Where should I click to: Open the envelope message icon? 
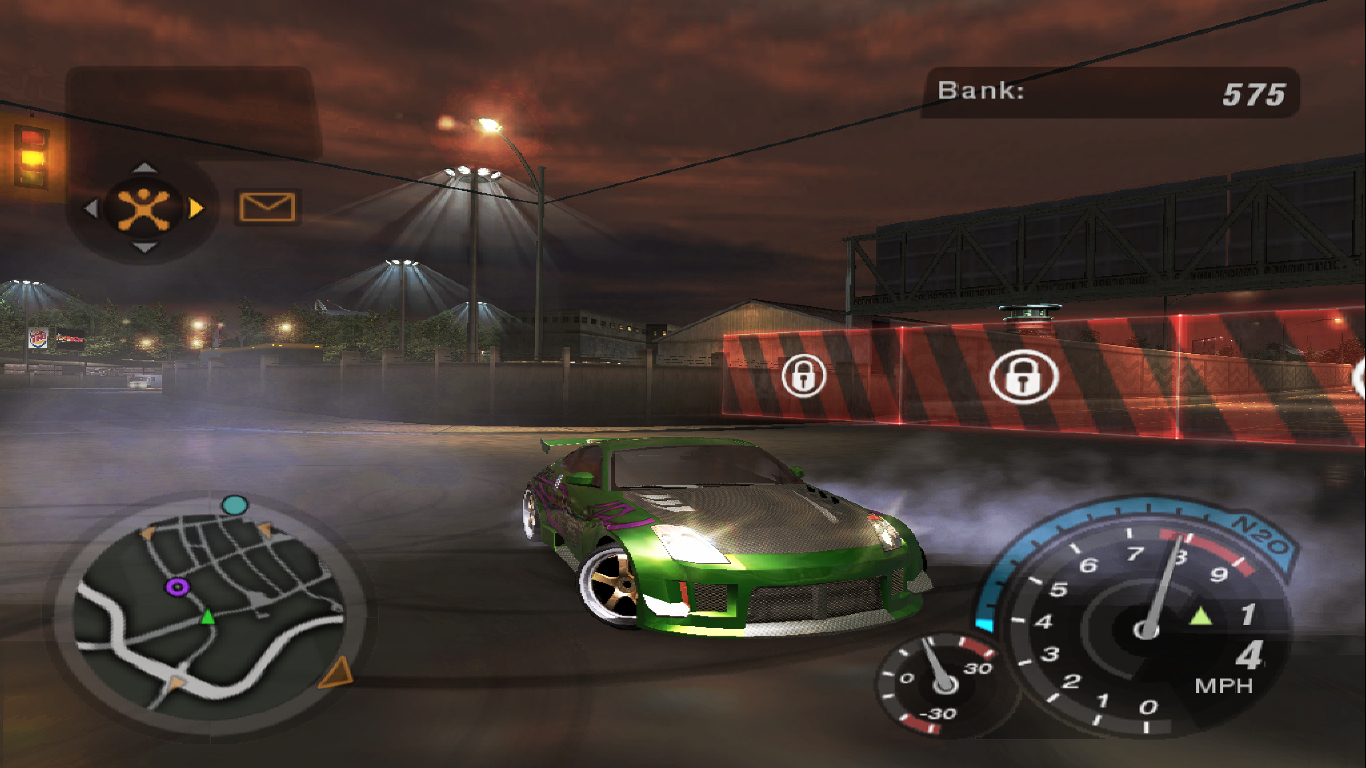[x=267, y=207]
